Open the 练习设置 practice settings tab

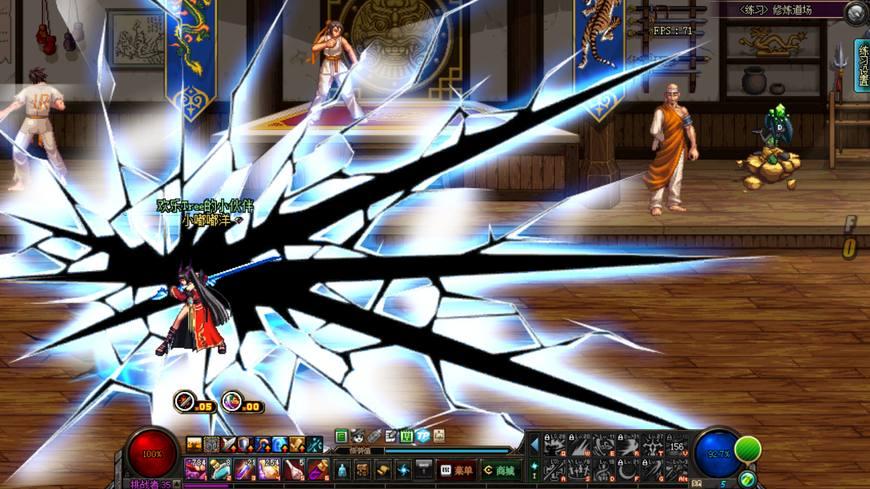tap(861, 66)
